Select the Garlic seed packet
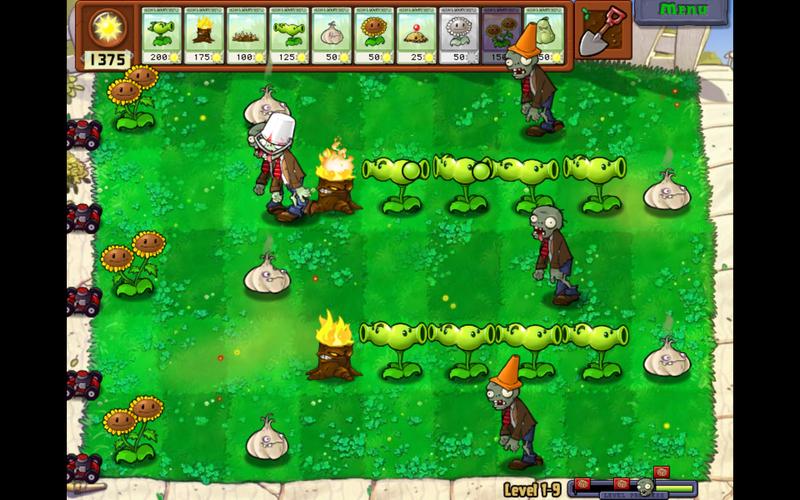 pyautogui.click(x=331, y=37)
